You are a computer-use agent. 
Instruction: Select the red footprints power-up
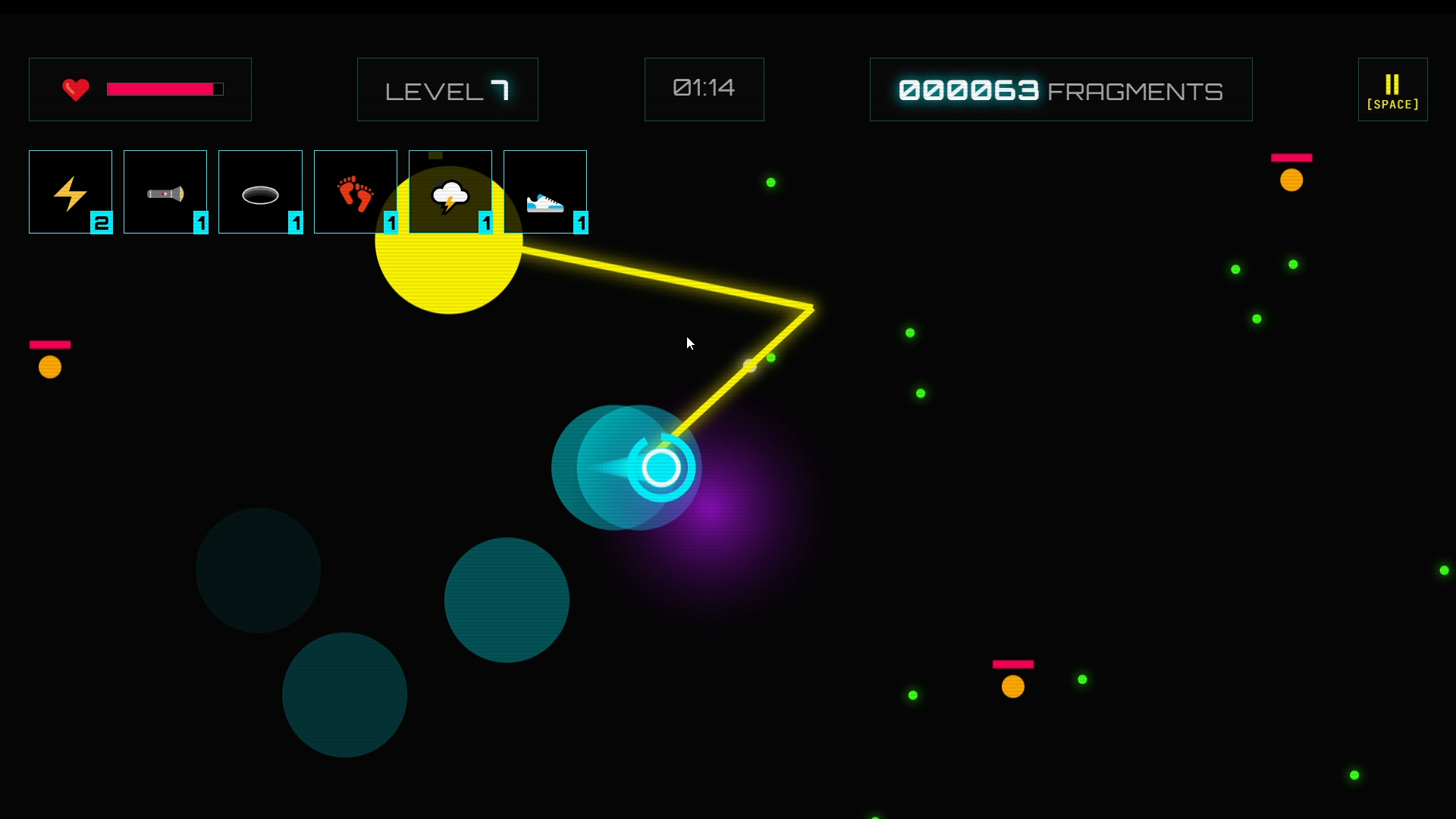(x=355, y=192)
